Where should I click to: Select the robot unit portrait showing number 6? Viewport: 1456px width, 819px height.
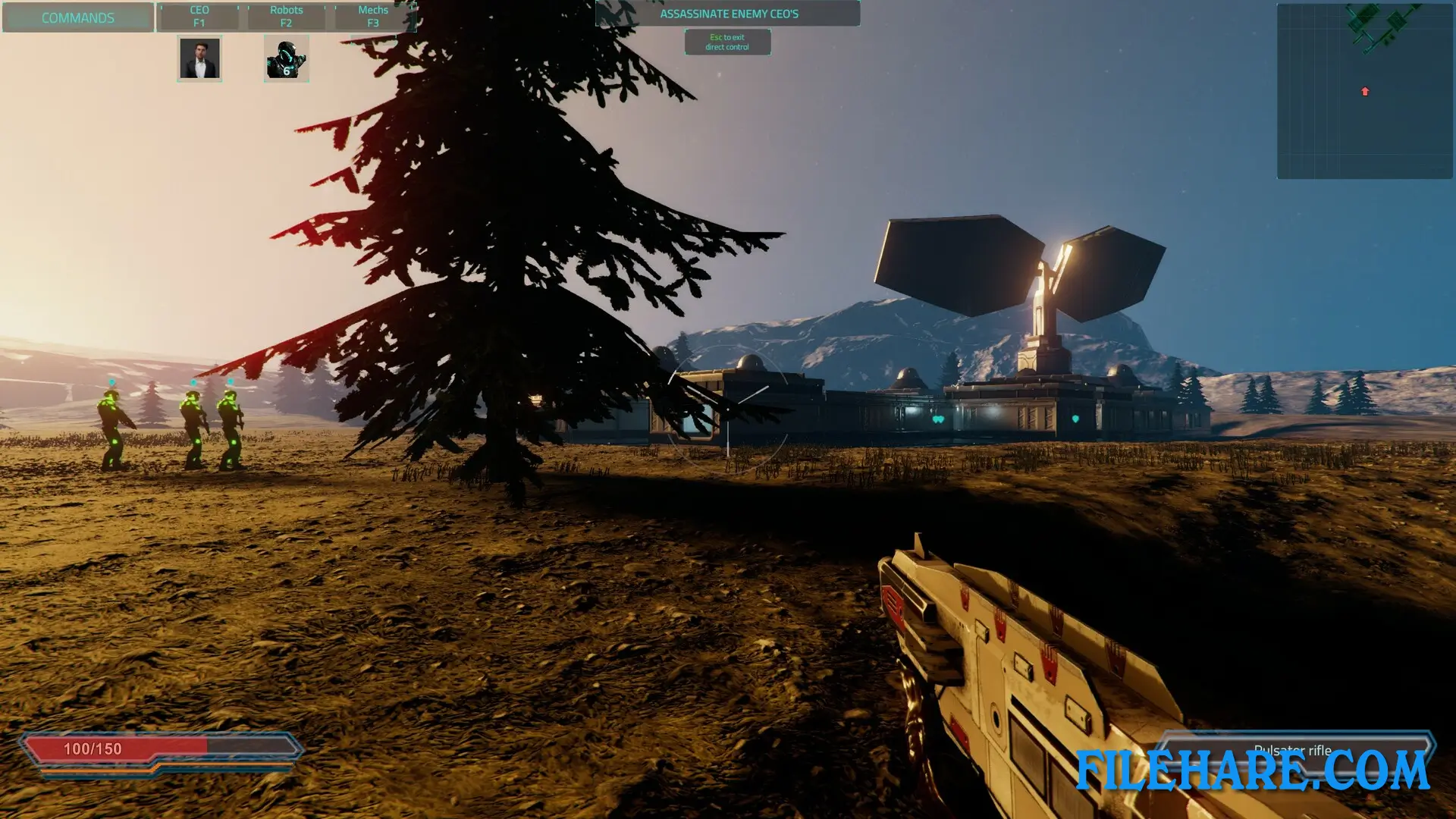coord(286,58)
